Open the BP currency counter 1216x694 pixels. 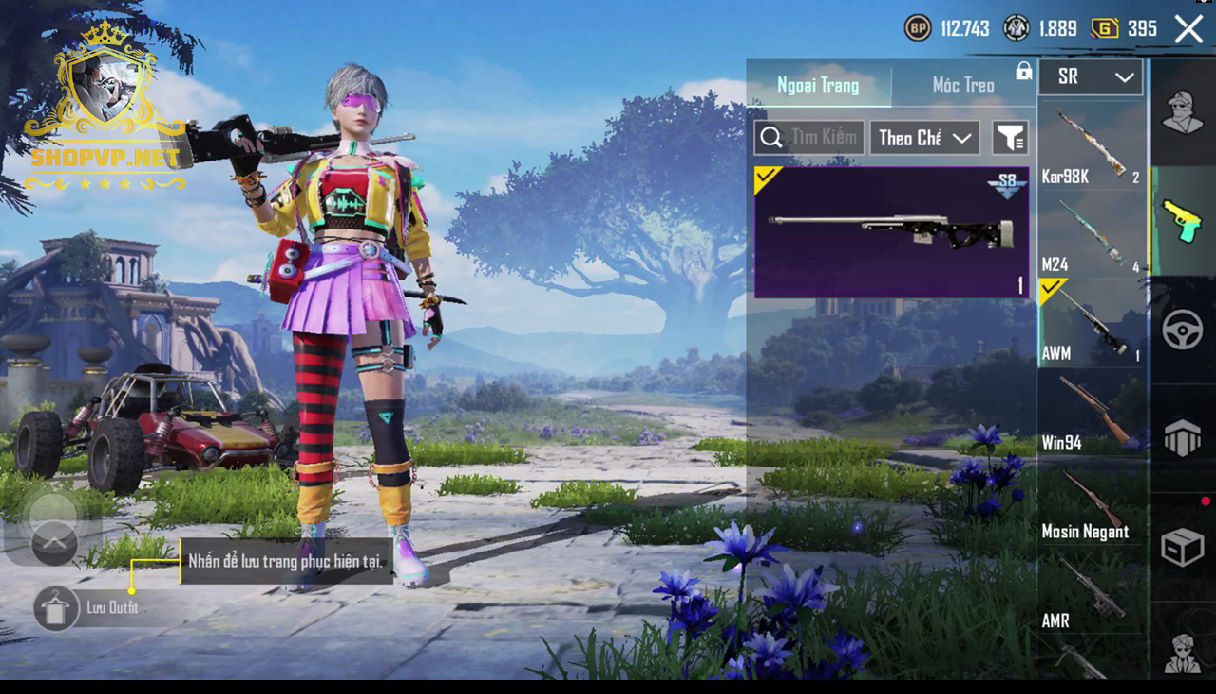coord(946,29)
